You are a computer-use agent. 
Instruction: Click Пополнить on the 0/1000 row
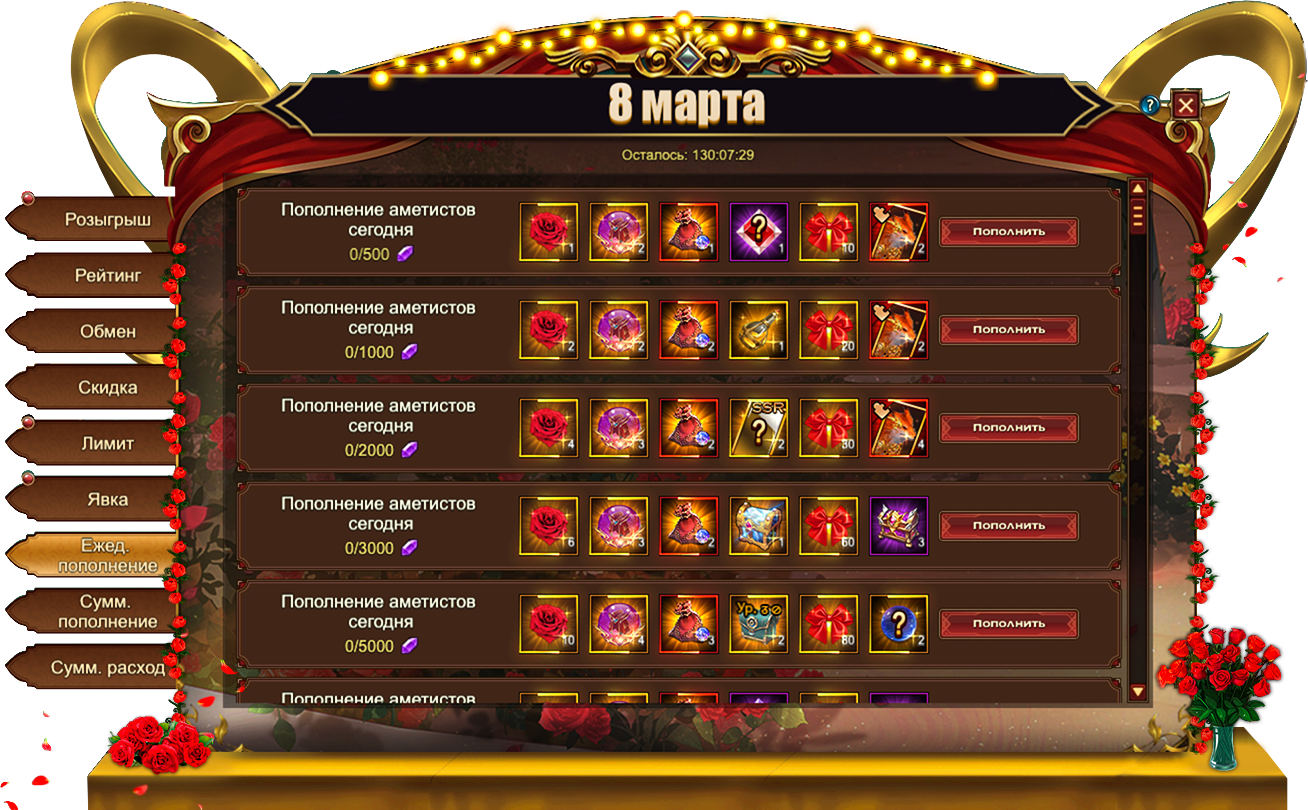pyautogui.click(x=1009, y=330)
